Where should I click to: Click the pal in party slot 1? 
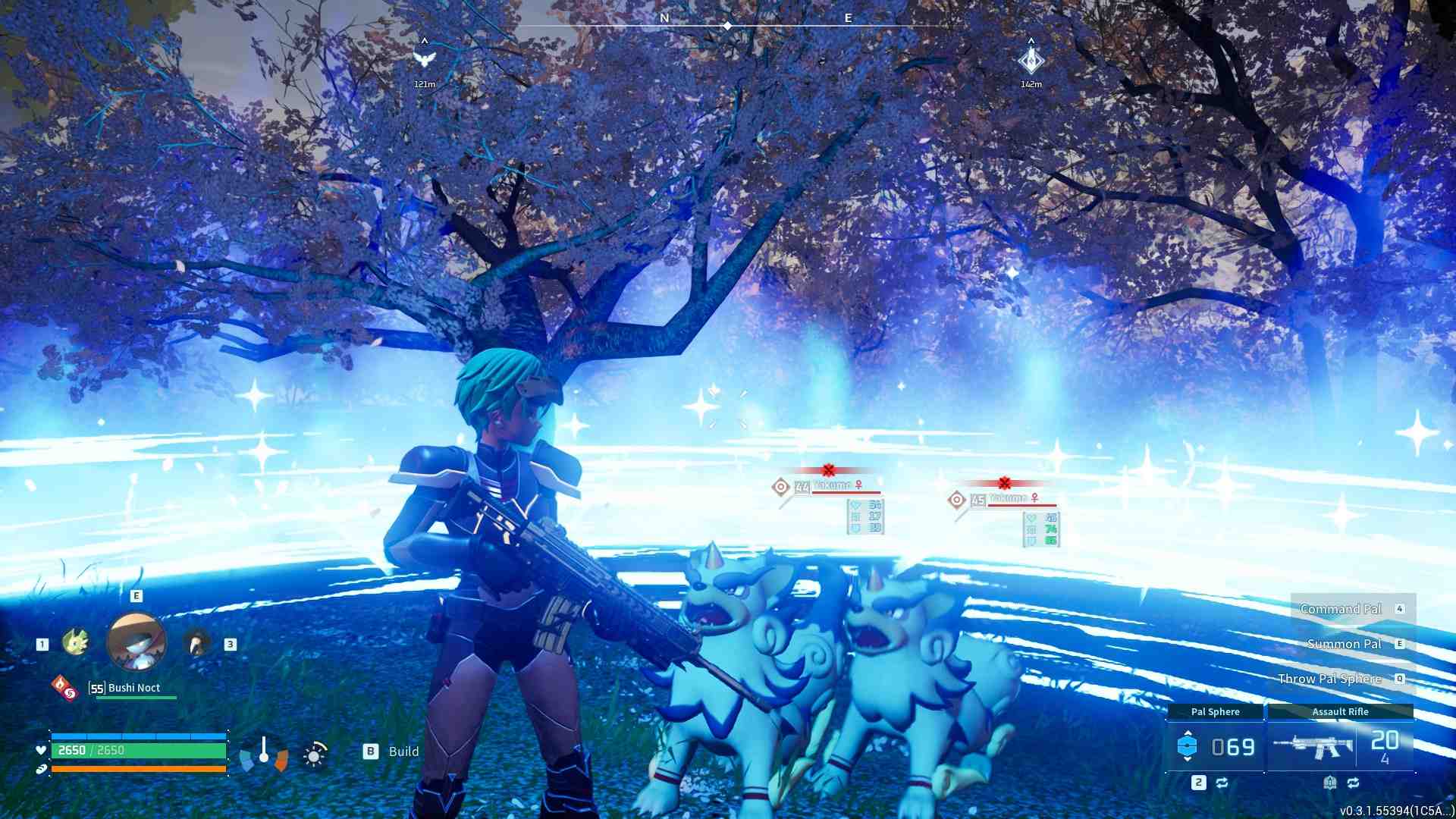click(77, 642)
